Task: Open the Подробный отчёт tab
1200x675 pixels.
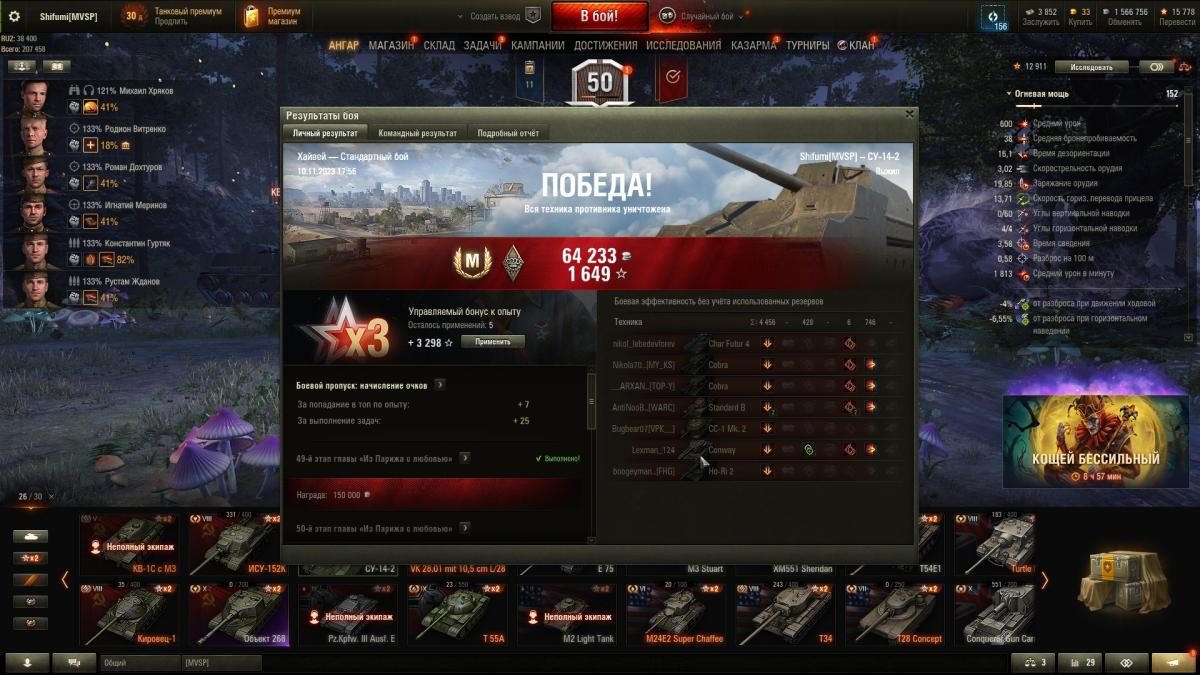Action: pyautogui.click(x=508, y=133)
